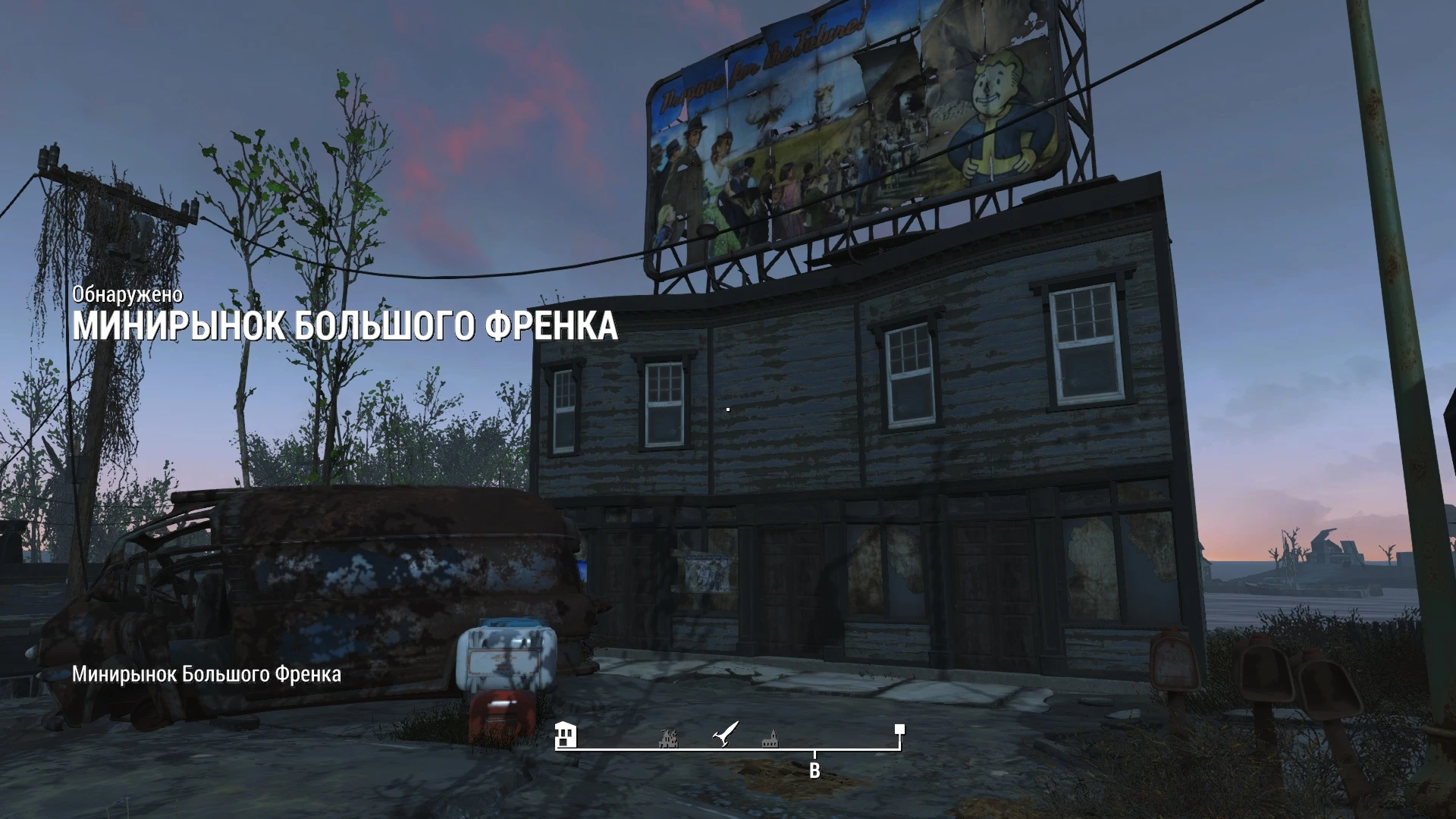
Task: Select the house marker on the compass
Action: [x=567, y=734]
